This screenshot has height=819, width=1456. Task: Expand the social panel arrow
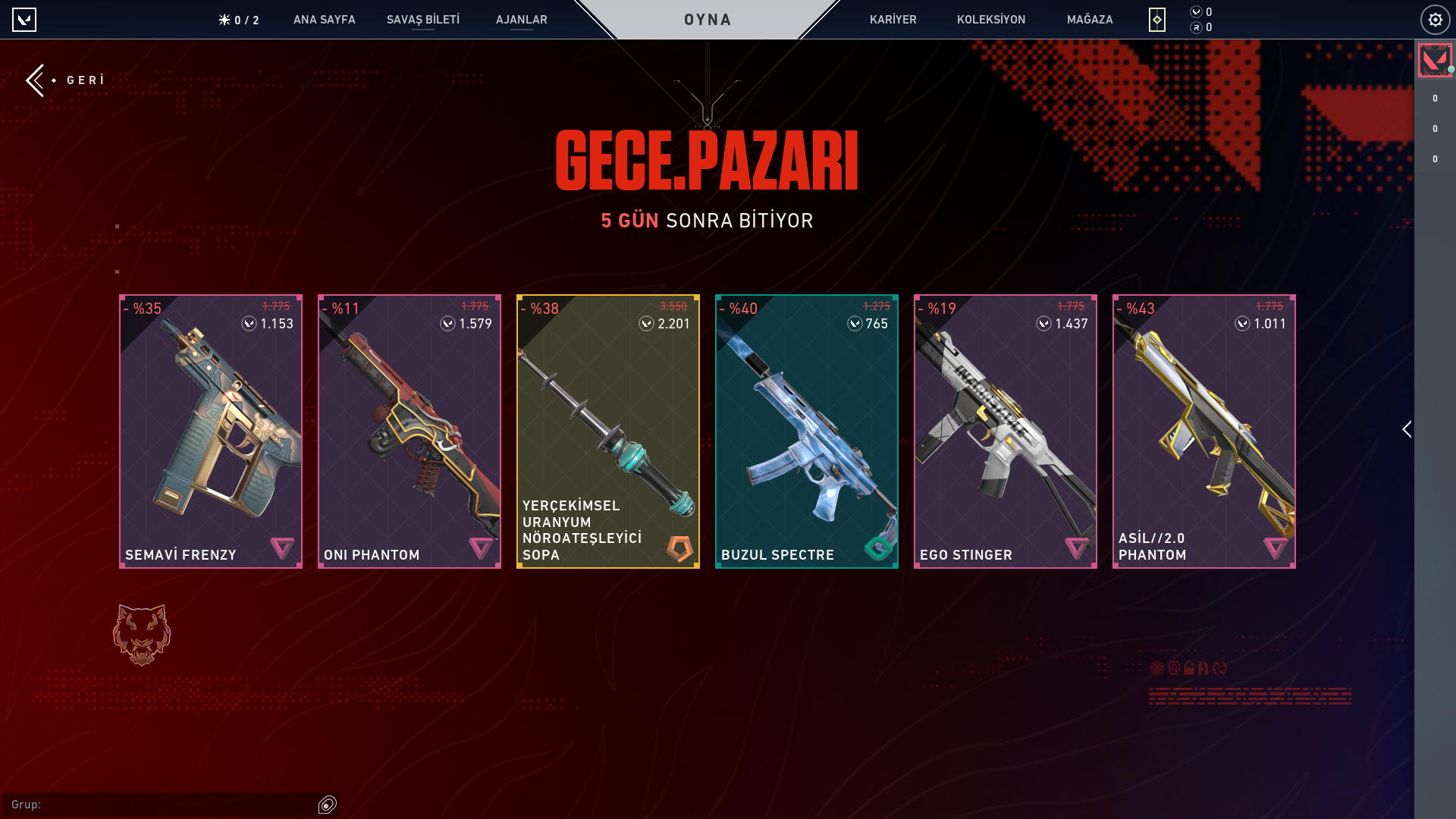[x=1407, y=430]
